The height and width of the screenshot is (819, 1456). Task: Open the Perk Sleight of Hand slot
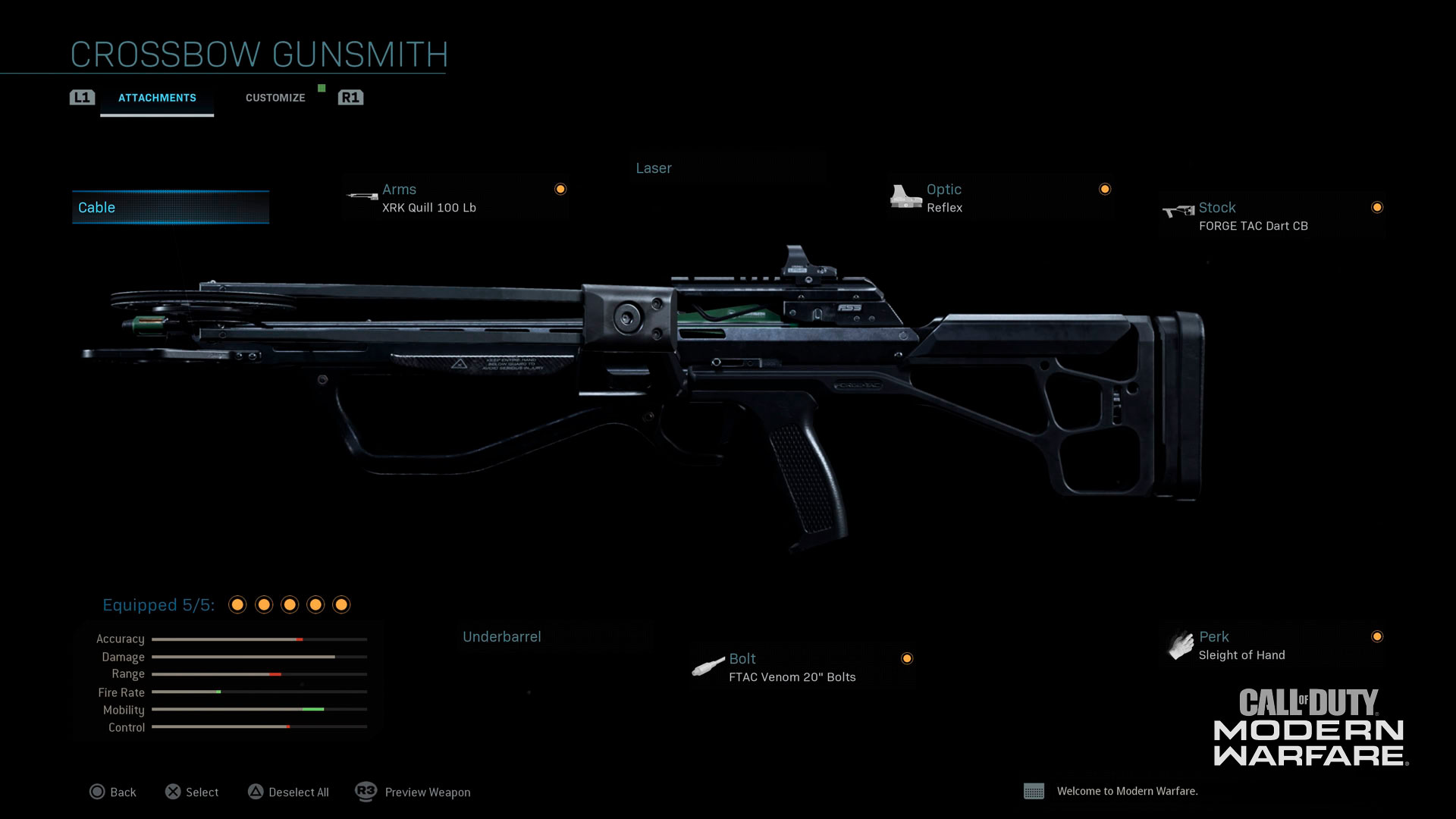tap(1272, 646)
